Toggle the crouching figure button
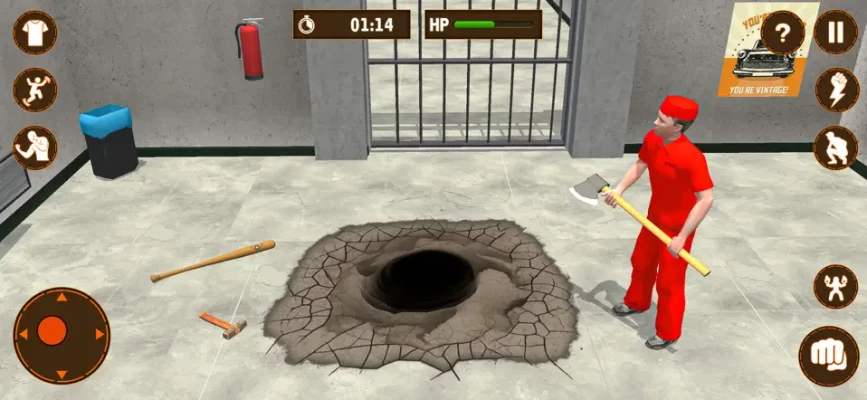The image size is (867, 400). pos(835,148)
